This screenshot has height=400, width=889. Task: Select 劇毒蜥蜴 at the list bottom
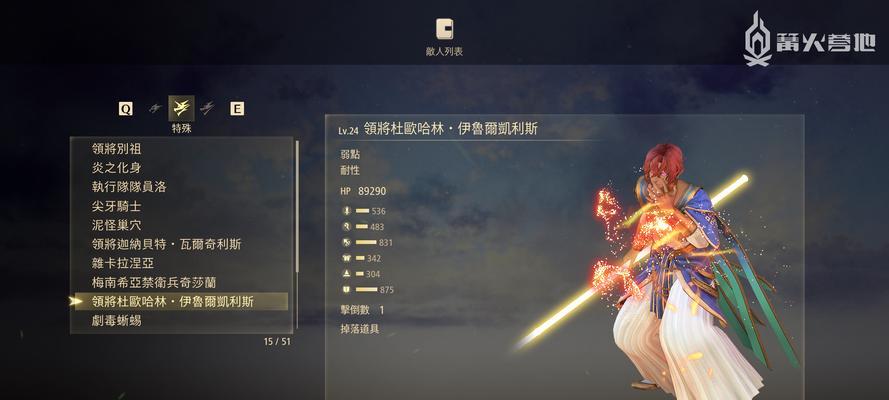click(x=116, y=320)
